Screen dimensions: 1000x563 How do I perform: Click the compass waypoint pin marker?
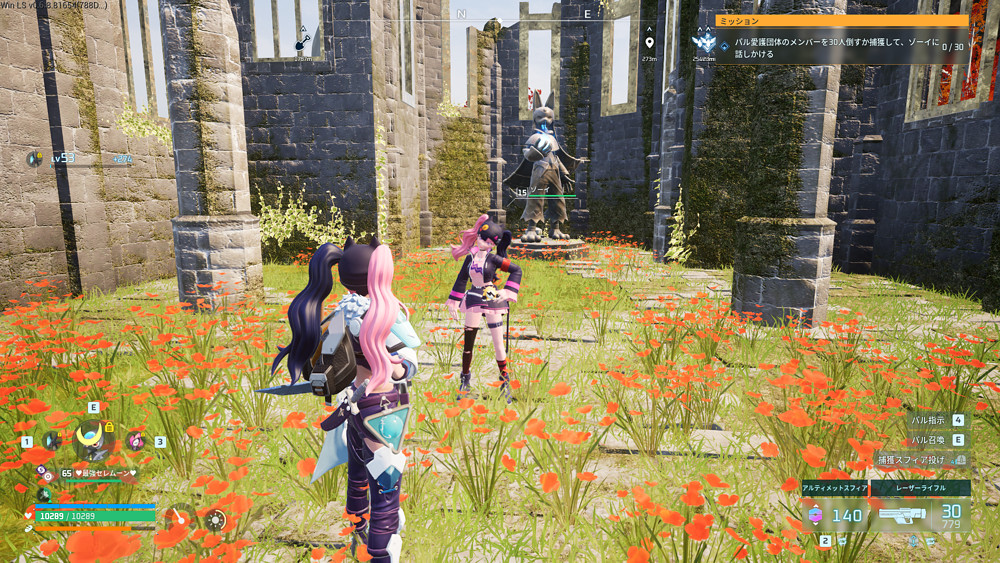(649, 42)
